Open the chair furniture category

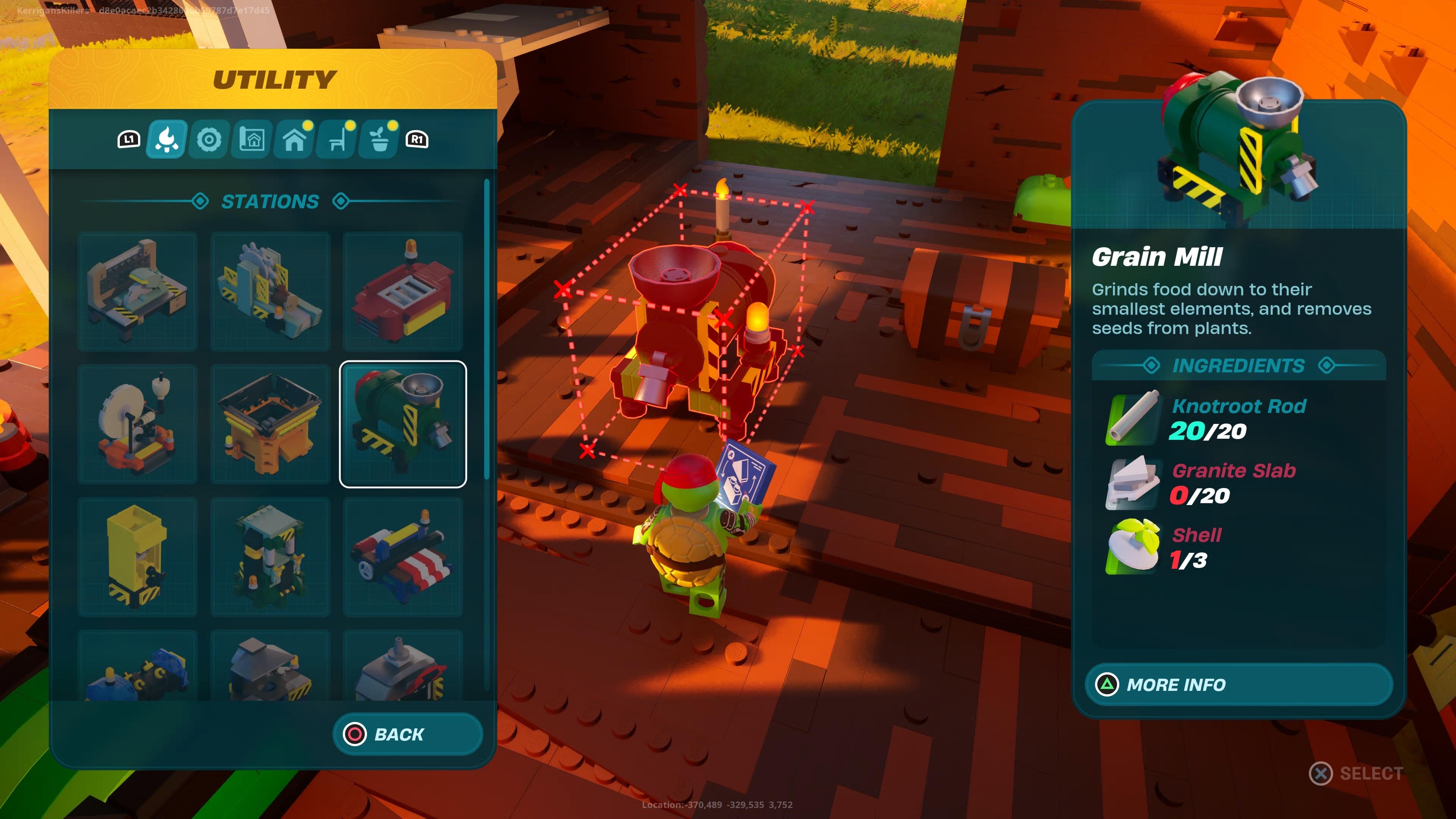point(336,141)
